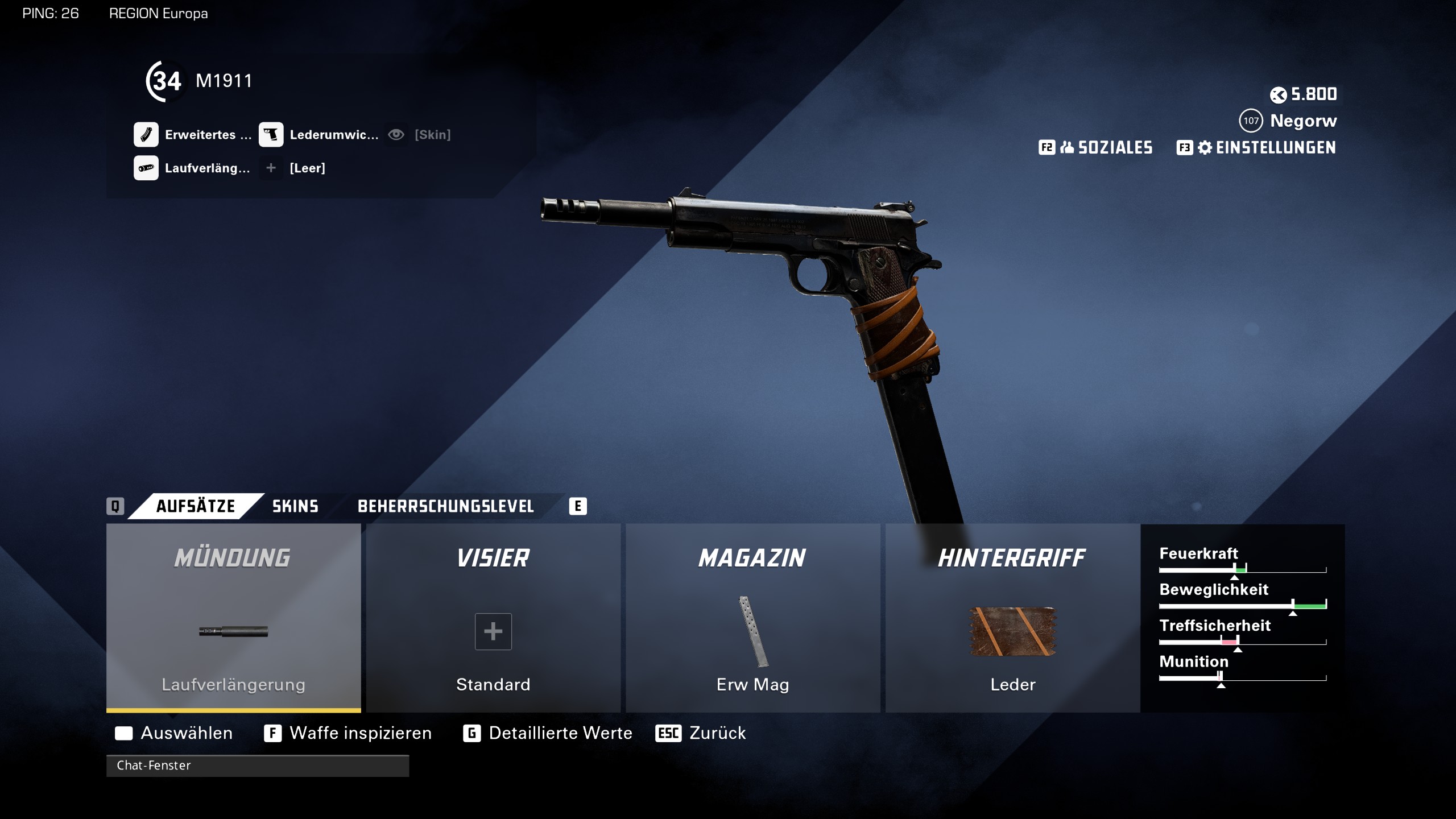The height and width of the screenshot is (819, 1456).
Task: Open the Beherrschungslevel tab
Action: [445, 506]
